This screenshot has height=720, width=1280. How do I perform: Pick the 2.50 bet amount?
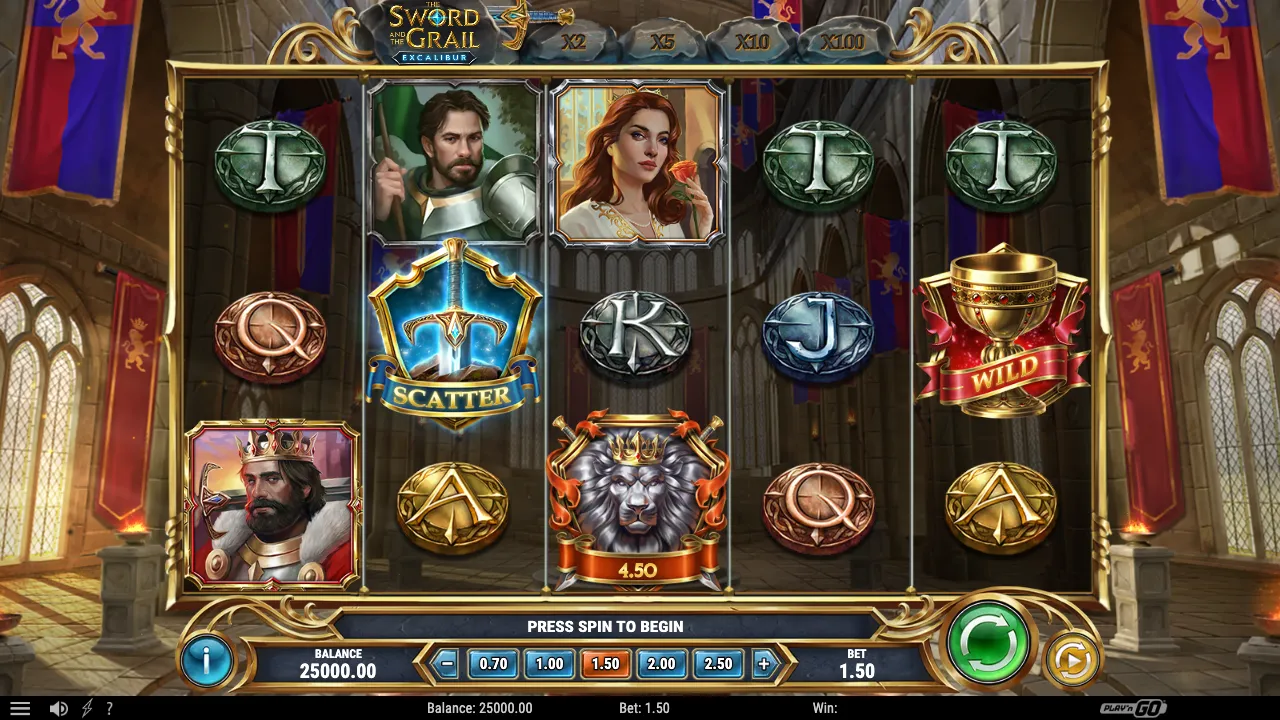[x=718, y=663]
